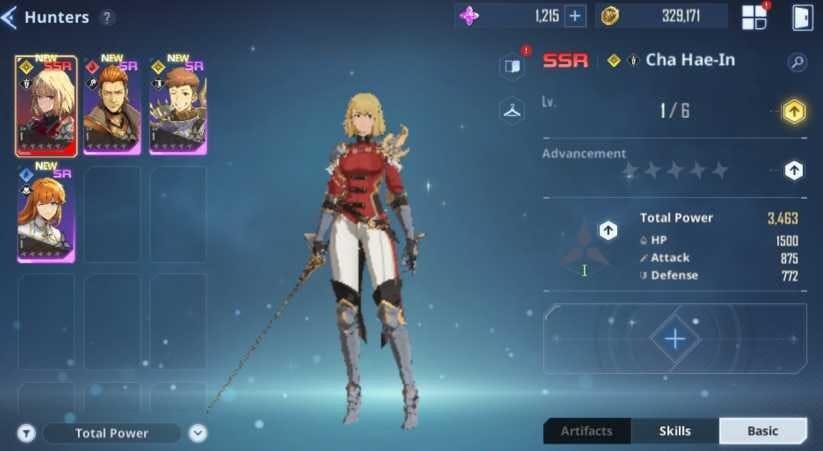
Task: Level up hunter with yellow arrow button
Action: [794, 111]
